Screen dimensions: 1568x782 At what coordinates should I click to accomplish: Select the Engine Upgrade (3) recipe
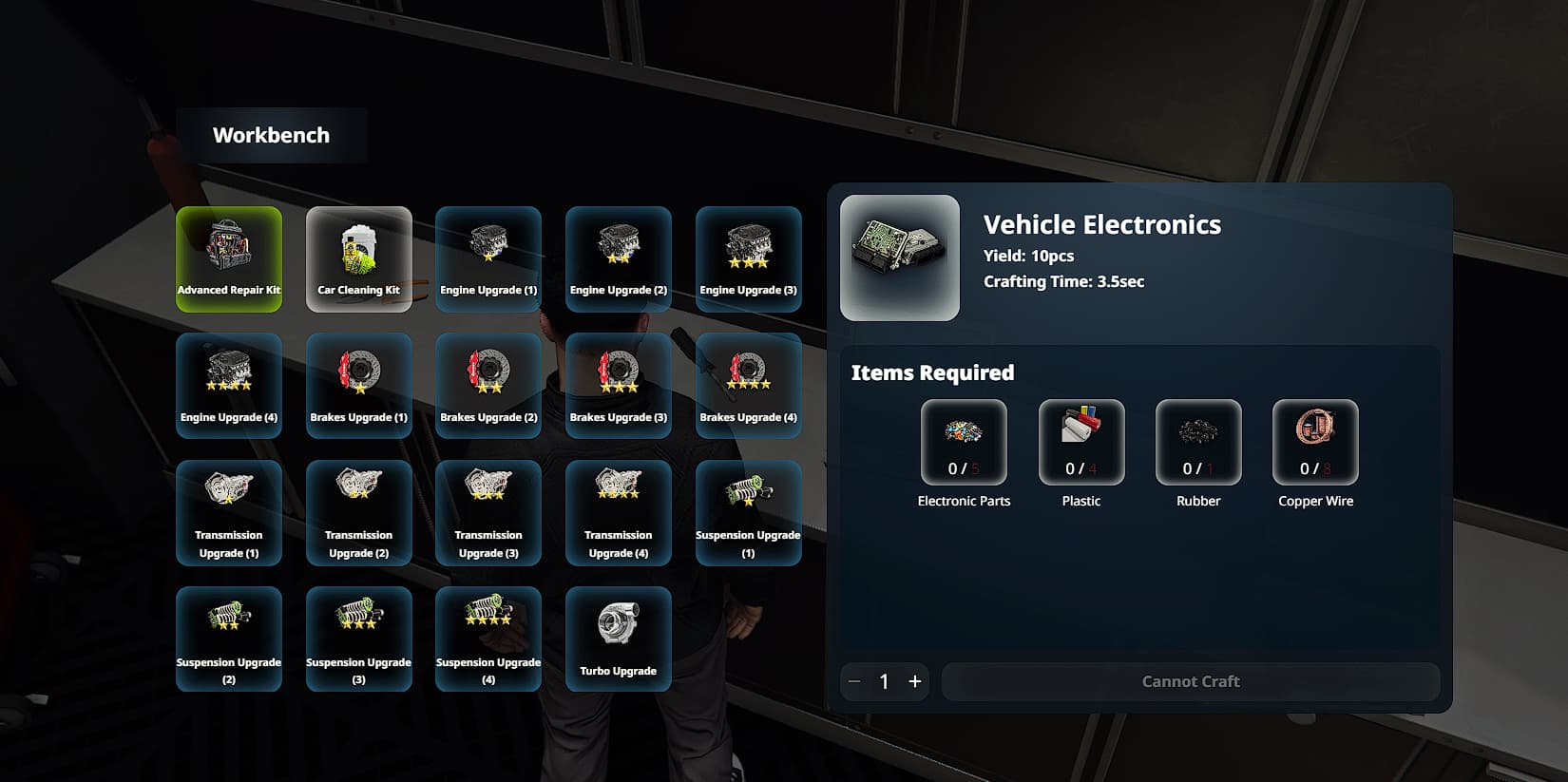(748, 258)
